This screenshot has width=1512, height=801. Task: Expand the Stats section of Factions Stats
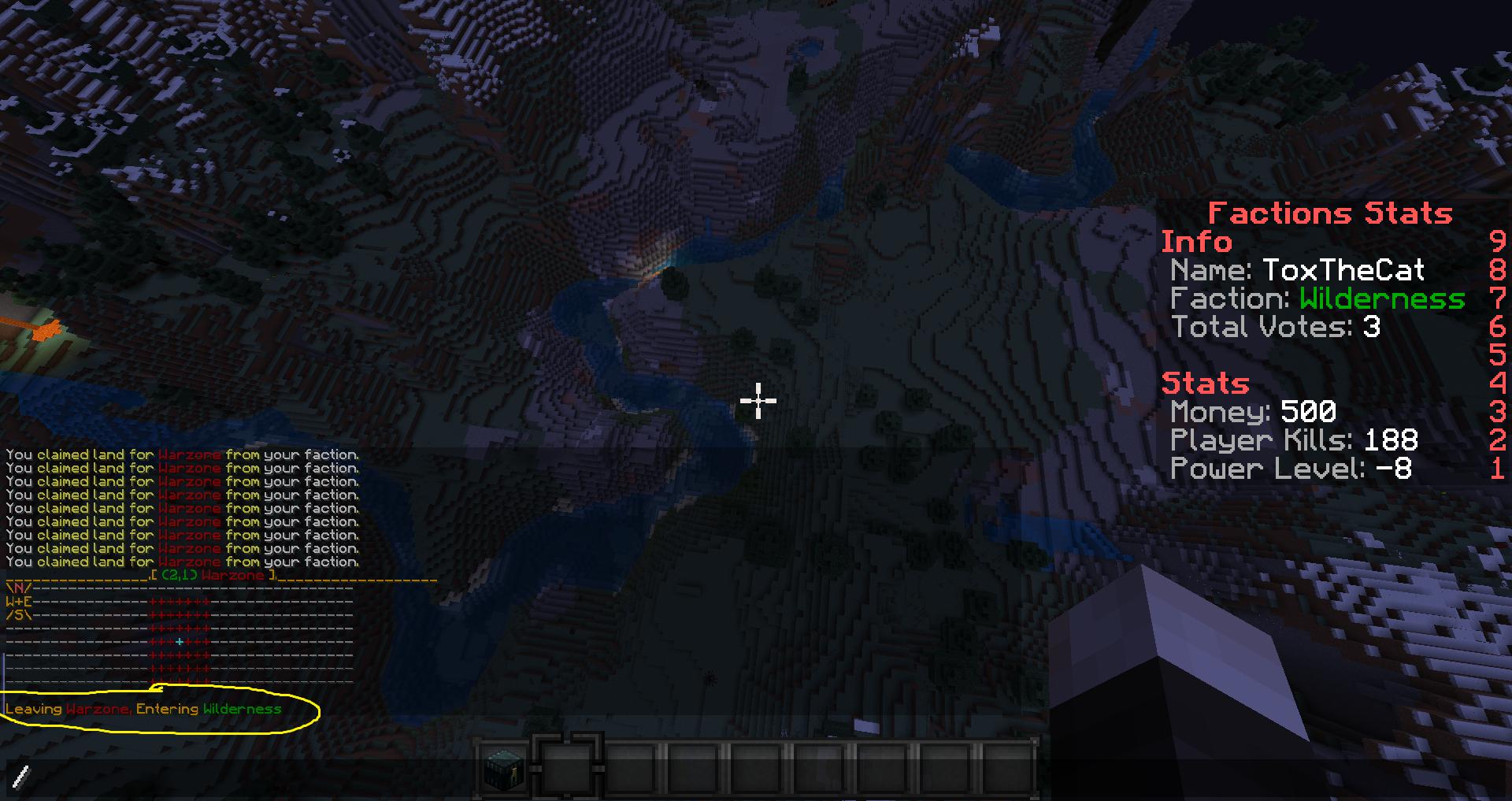coord(1205,383)
